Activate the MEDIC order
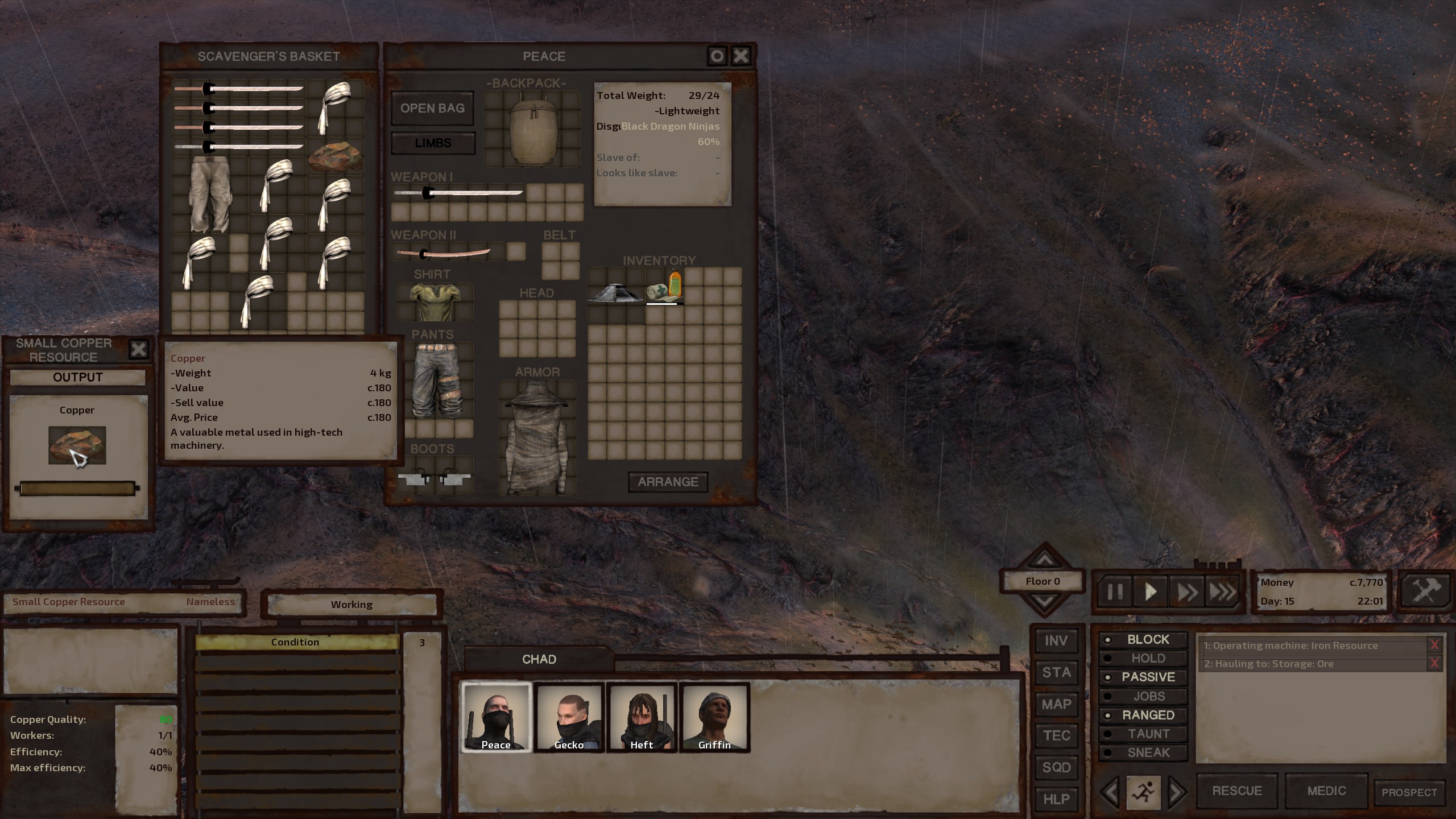This screenshot has width=1456, height=819. point(1326,791)
